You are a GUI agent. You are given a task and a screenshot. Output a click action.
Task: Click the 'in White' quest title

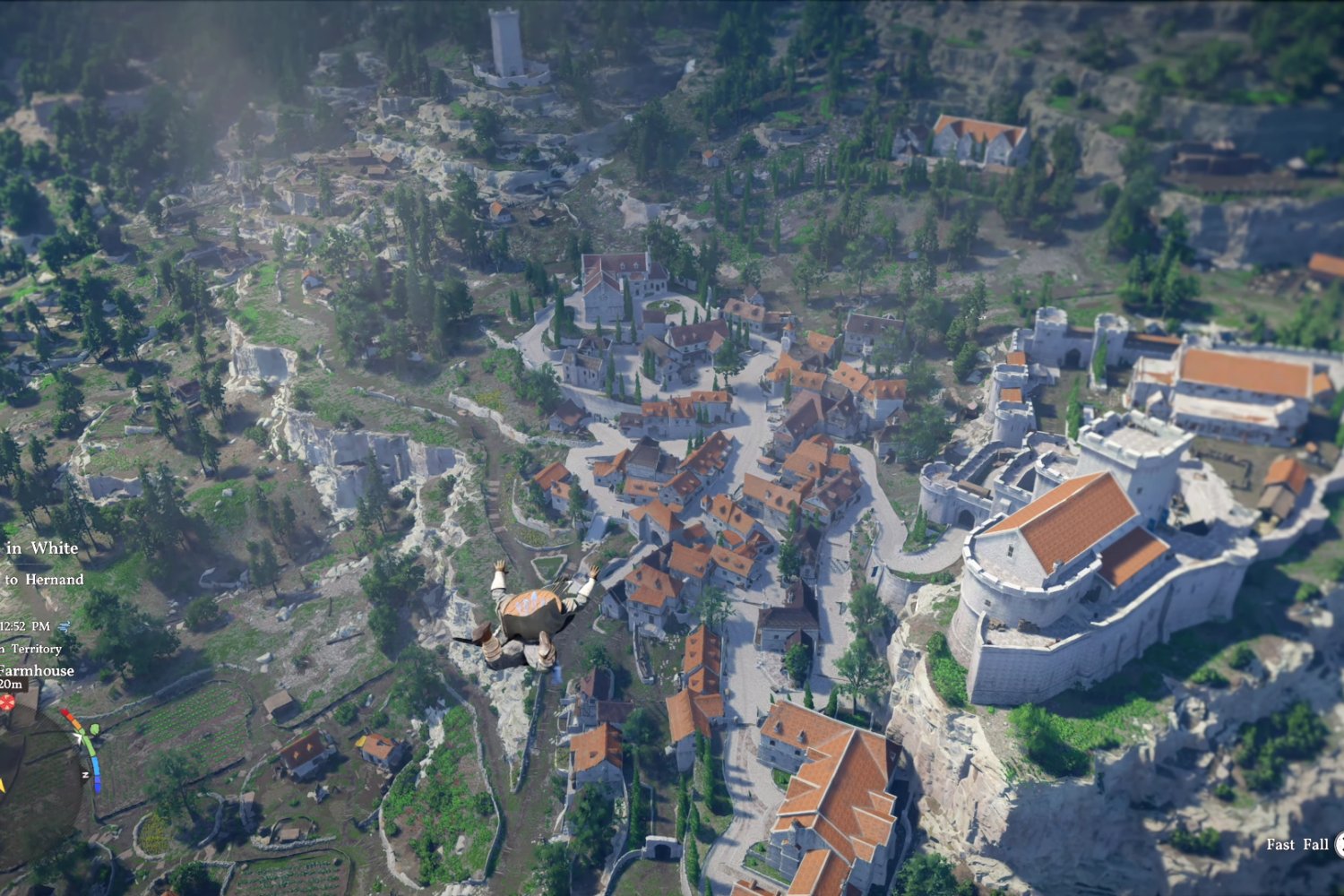(43, 547)
